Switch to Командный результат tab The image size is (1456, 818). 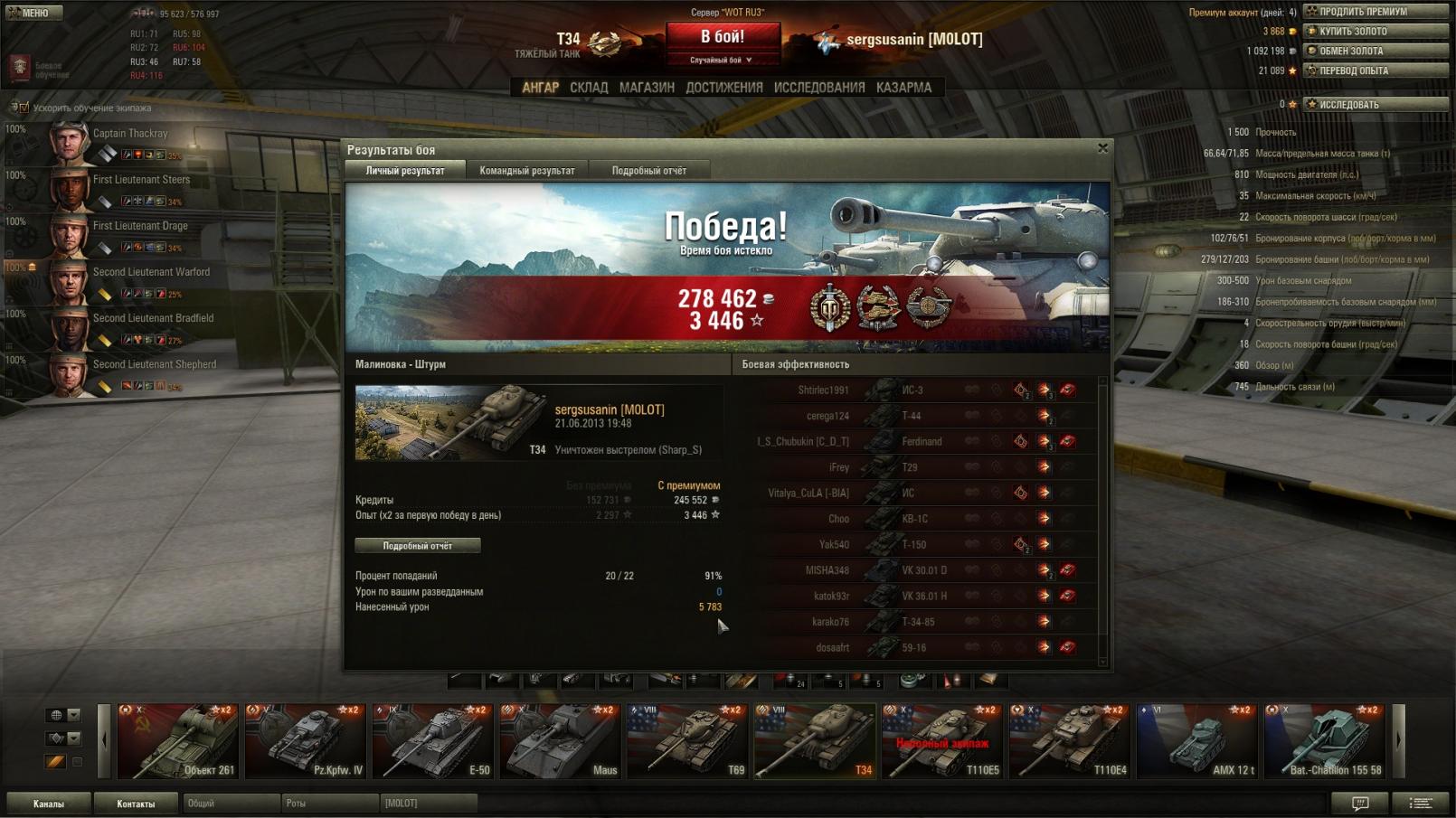tap(526, 171)
